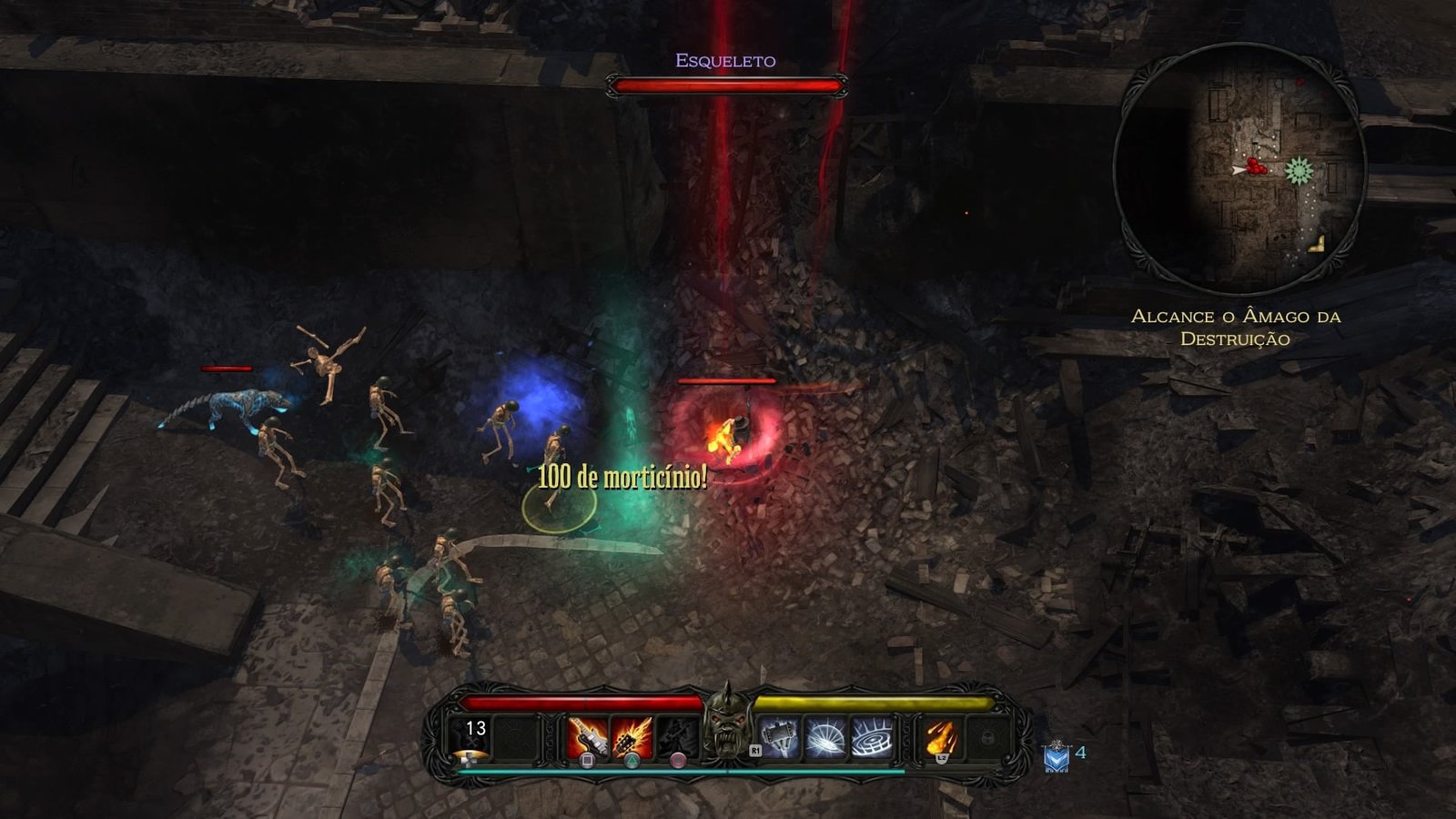Select the objective text 'Alcance o Âmago da Destruição'

tap(1236, 328)
